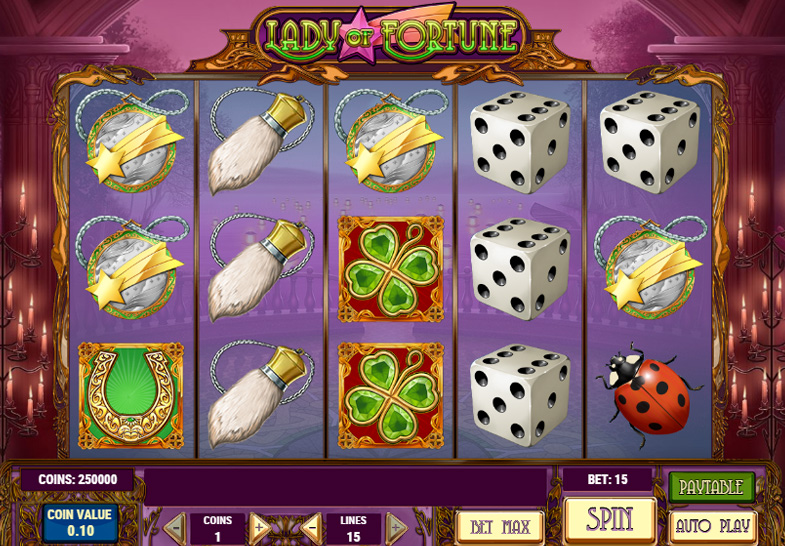Decrease the number of coins
This screenshot has height=546, width=785.
tap(175, 526)
